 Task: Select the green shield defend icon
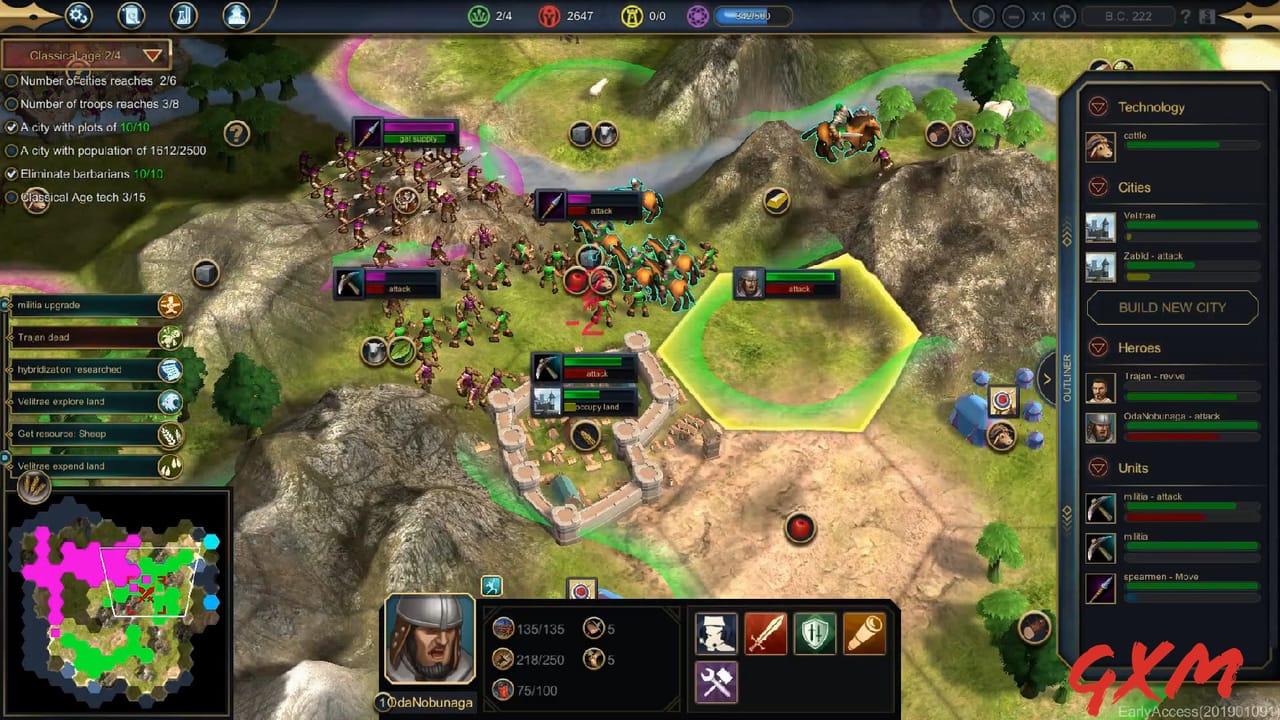814,633
